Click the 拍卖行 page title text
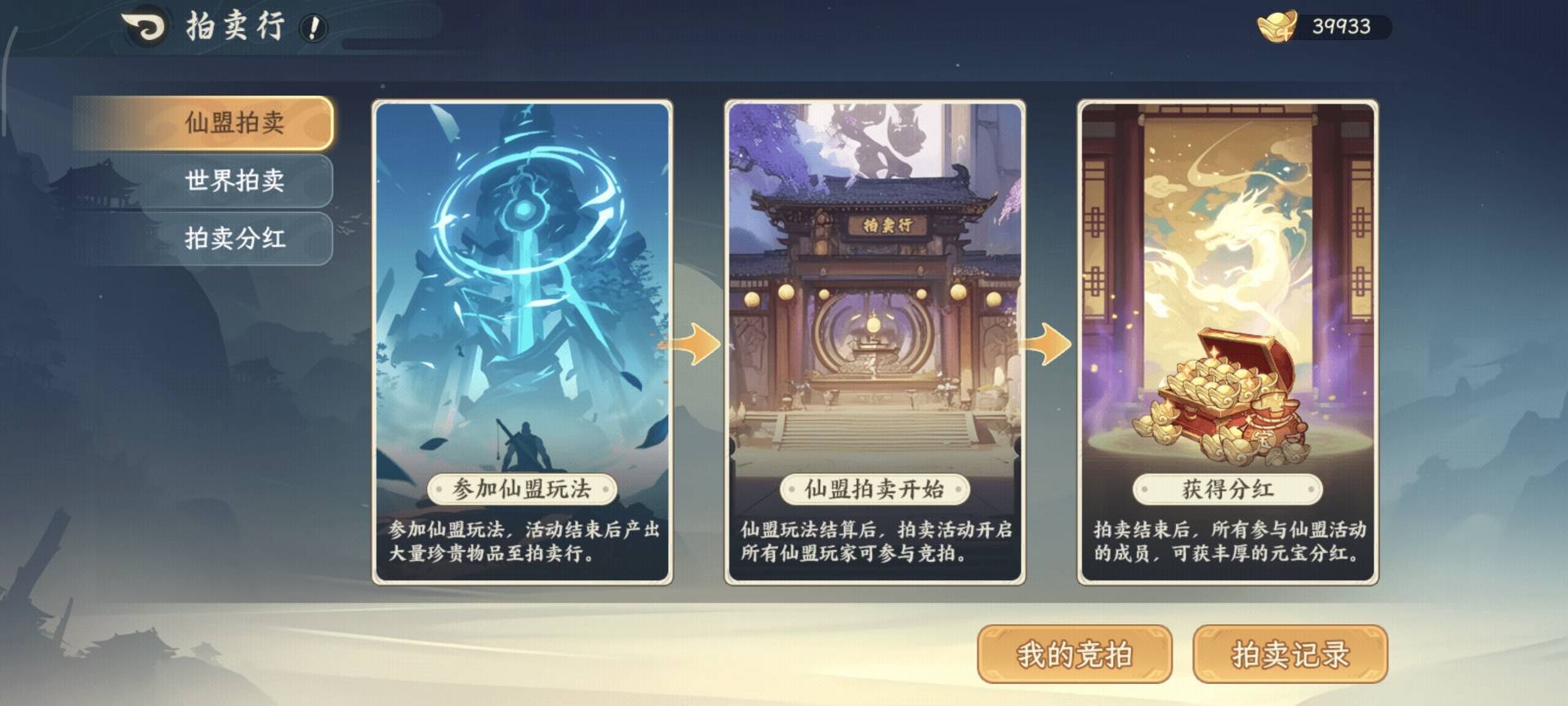This screenshot has height=706, width=1568. 234,25
